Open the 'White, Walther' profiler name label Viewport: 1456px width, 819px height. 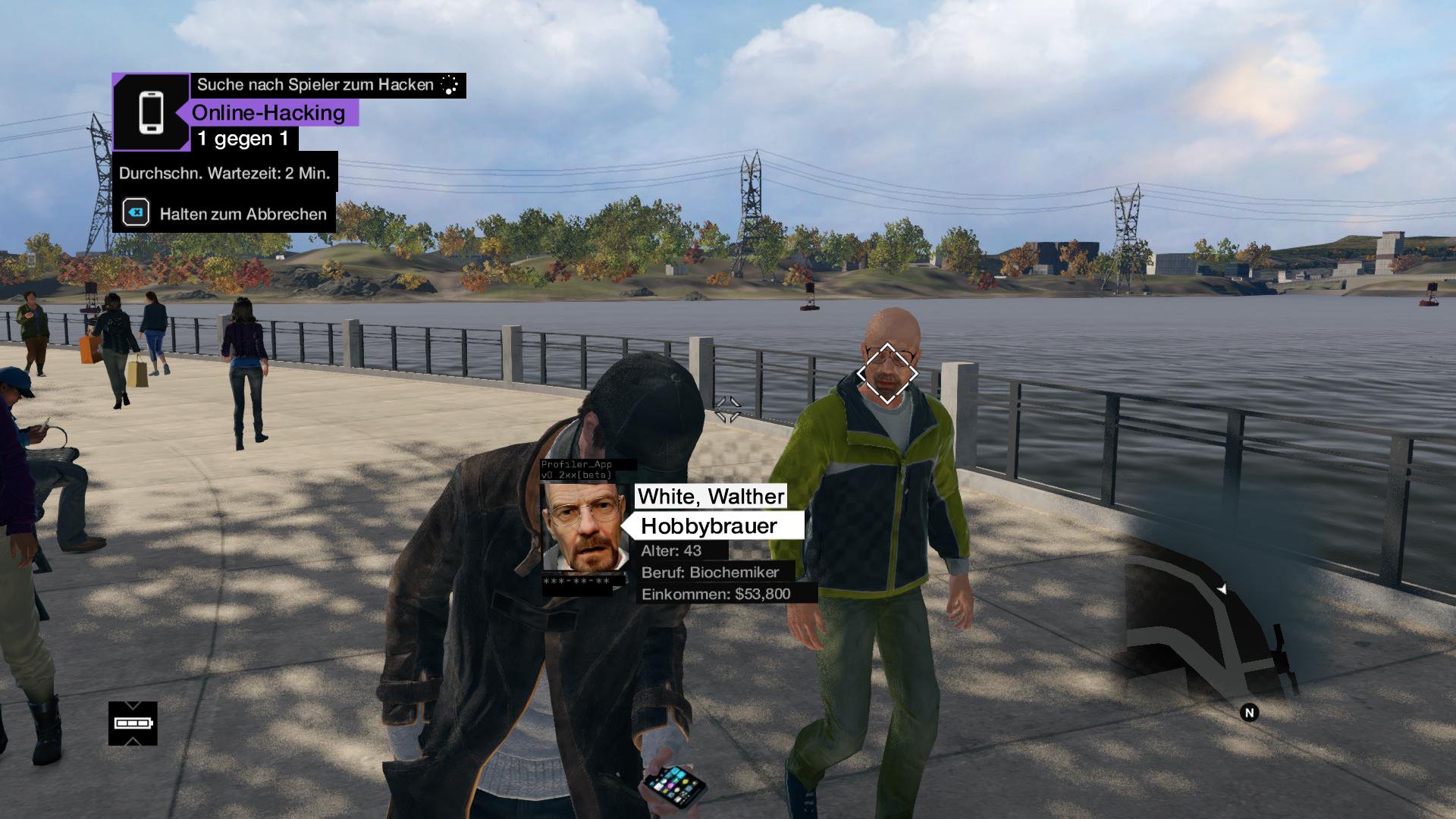711,497
